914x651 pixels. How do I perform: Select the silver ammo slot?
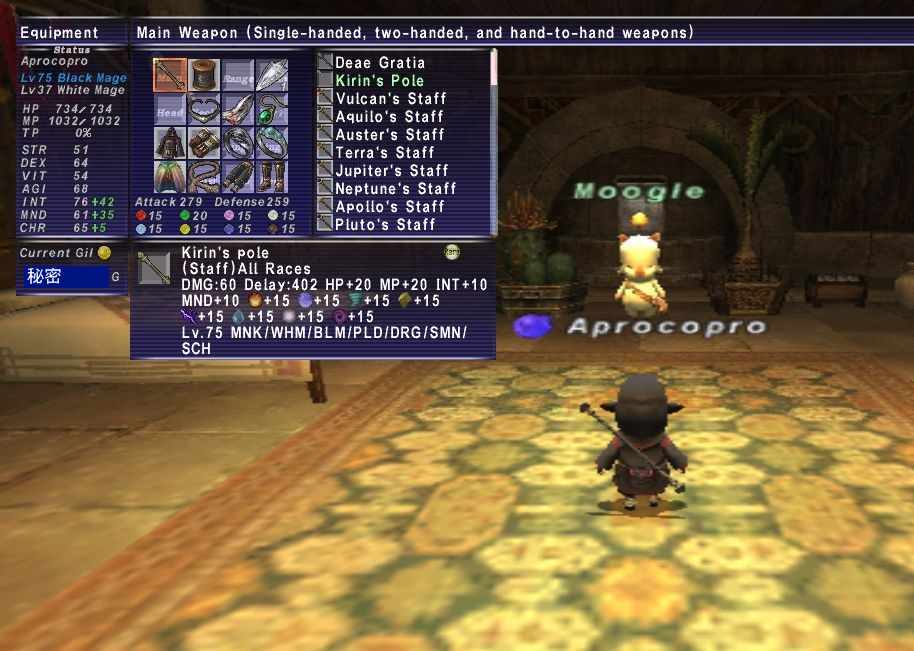tap(272, 75)
